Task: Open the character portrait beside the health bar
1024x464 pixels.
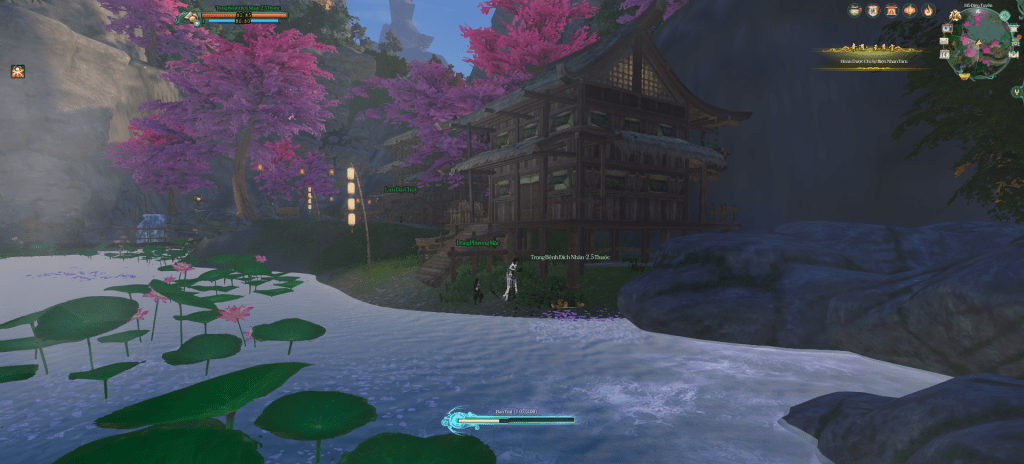Action: (191, 15)
